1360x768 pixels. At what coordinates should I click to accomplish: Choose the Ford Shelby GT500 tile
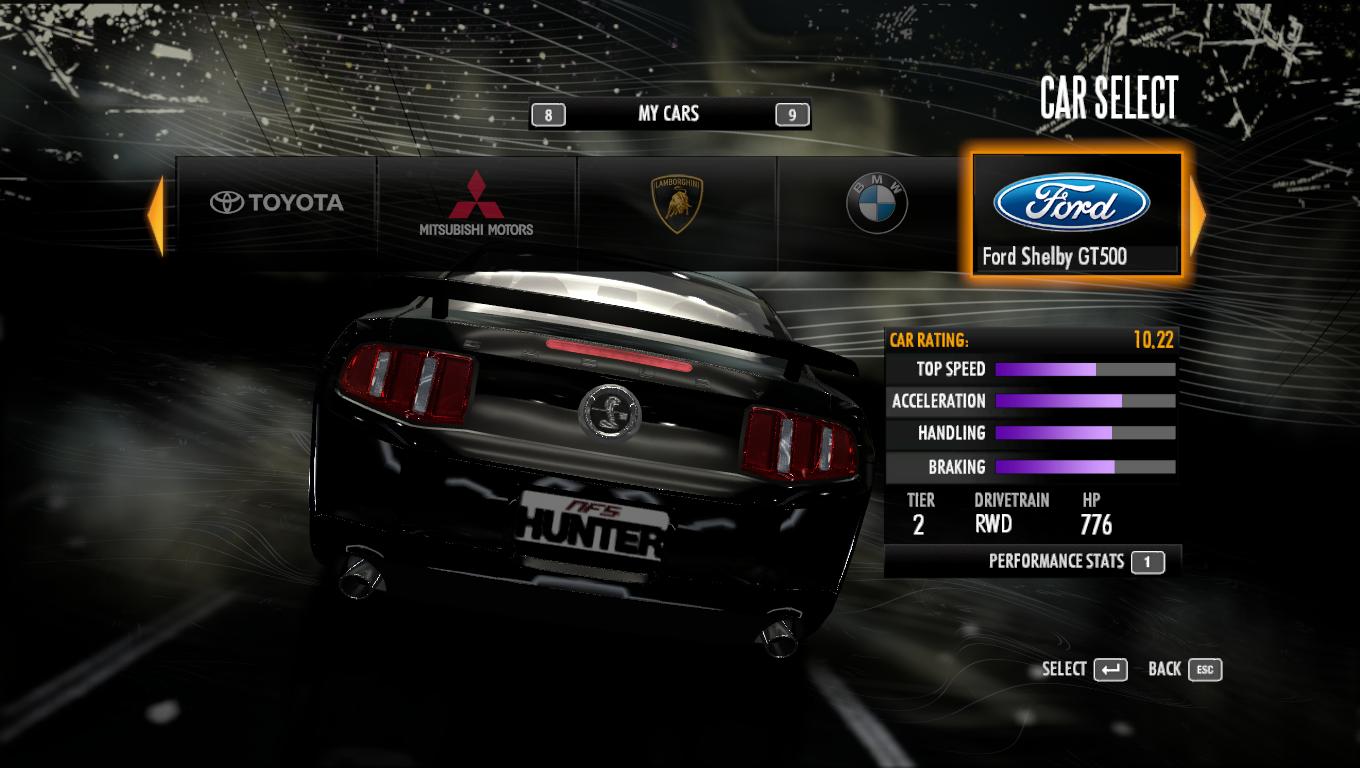[x=1077, y=214]
